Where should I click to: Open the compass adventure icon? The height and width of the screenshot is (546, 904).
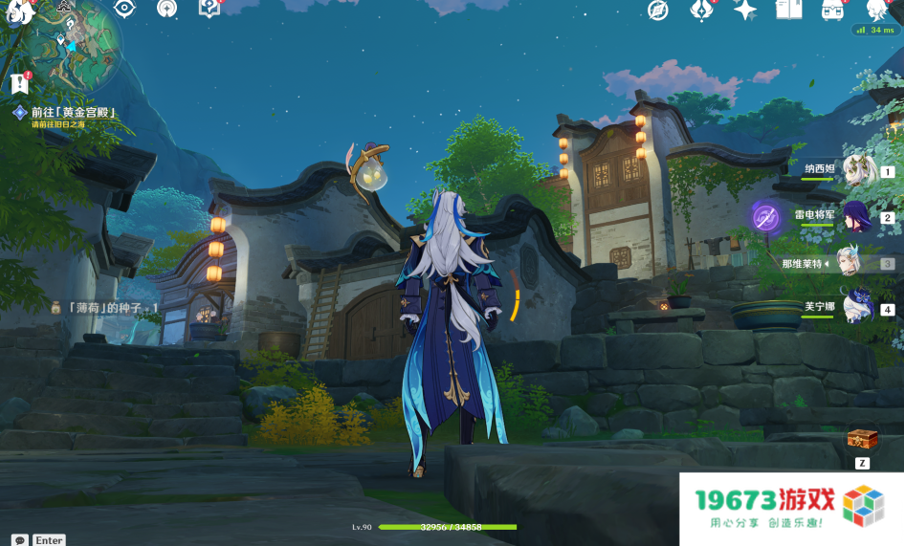click(657, 11)
